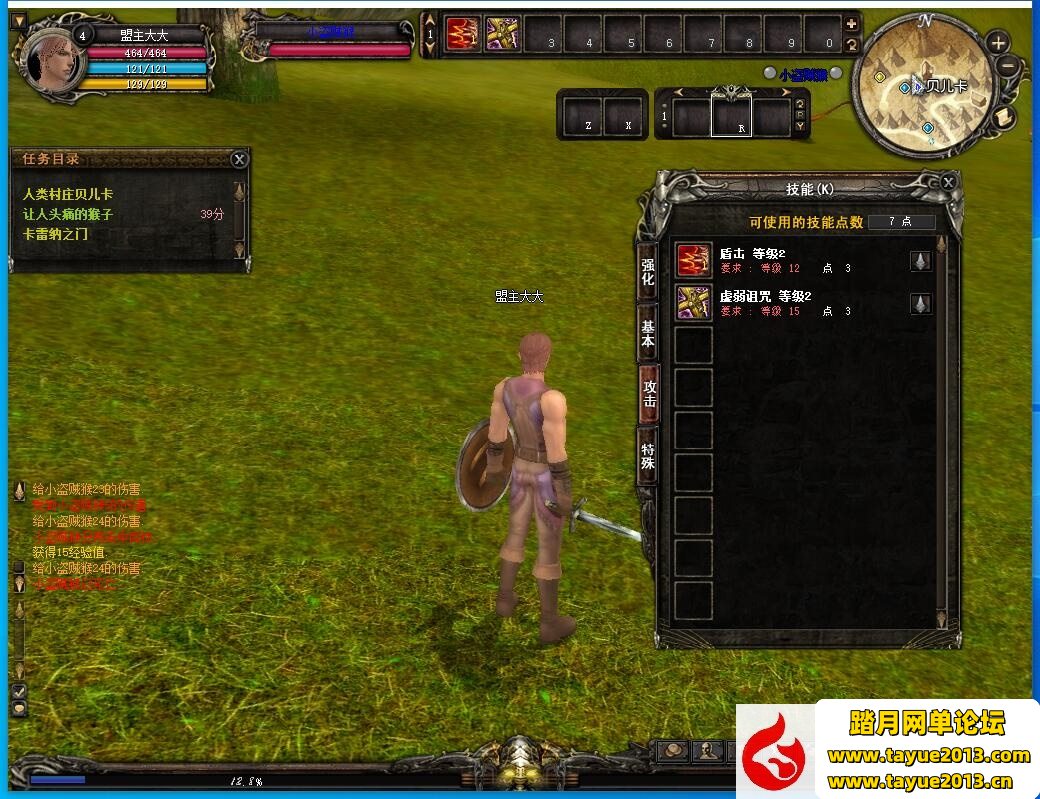
Task: Toggle the checkmark button beside the chat log
Action: pos(18,691)
